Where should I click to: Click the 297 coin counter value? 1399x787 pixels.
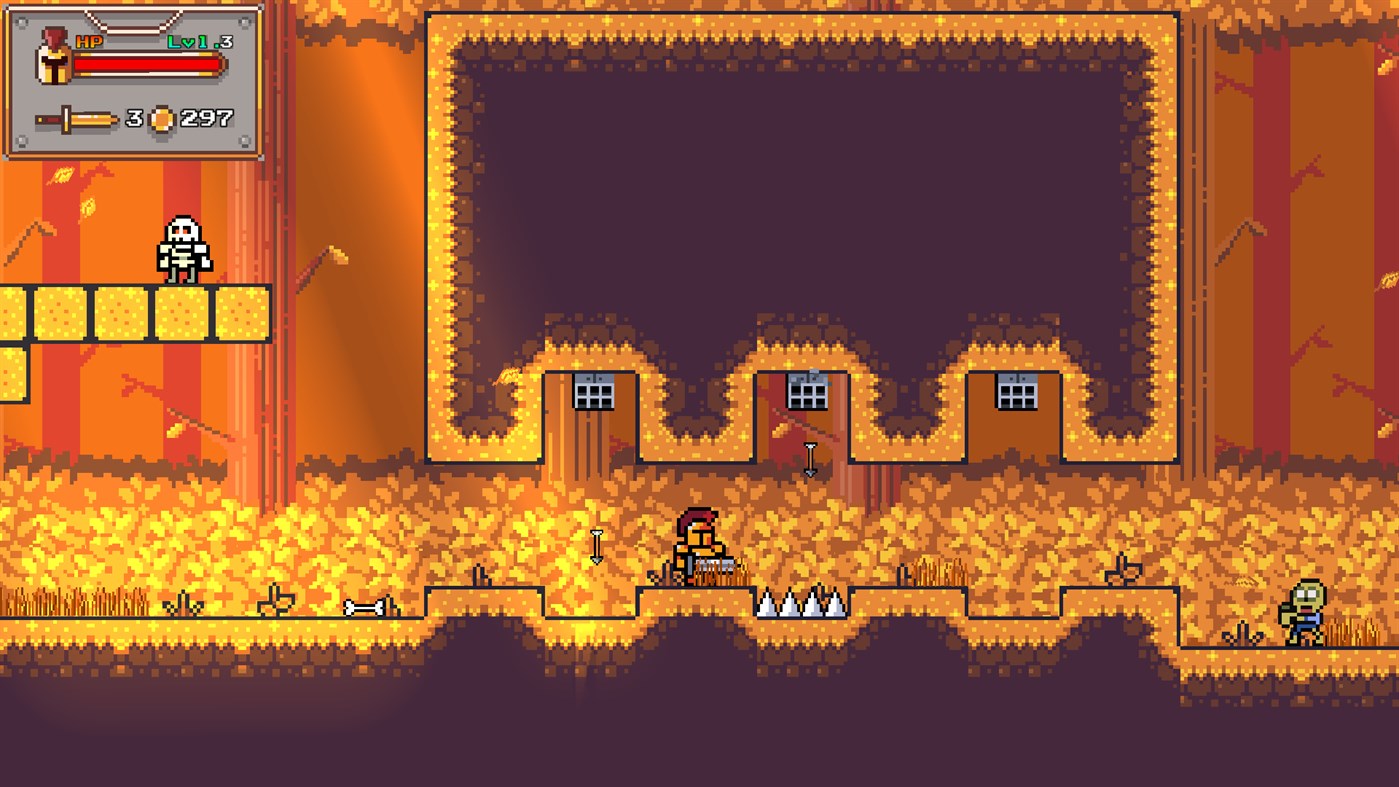(x=207, y=118)
